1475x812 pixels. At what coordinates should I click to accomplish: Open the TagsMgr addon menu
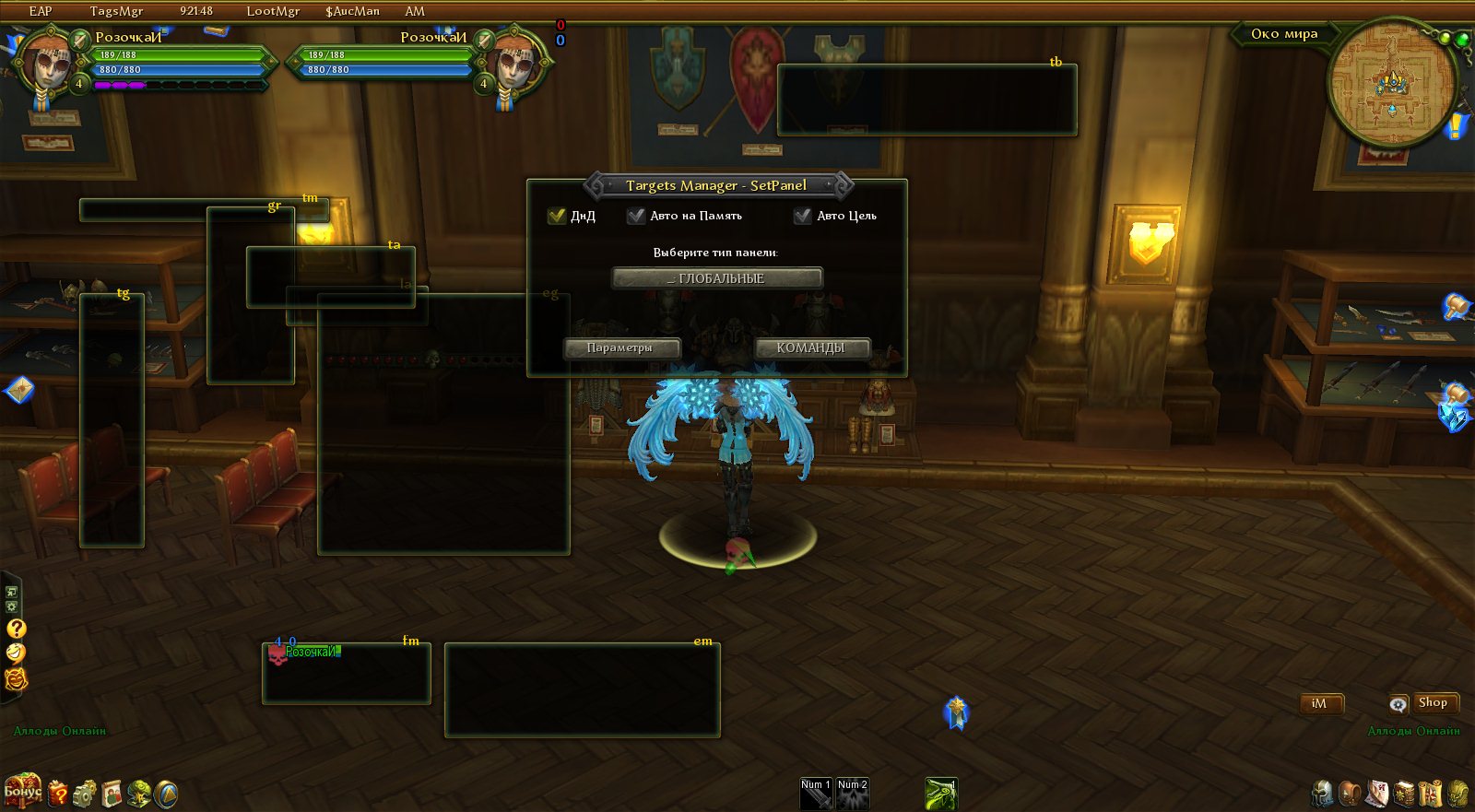click(x=116, y=11)
